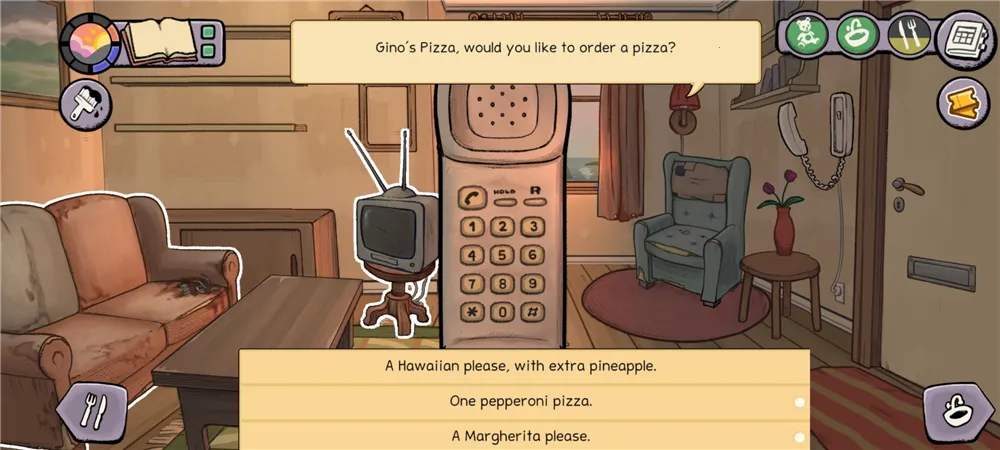Tap the hash key on the keypad

[x=534, y=311]
